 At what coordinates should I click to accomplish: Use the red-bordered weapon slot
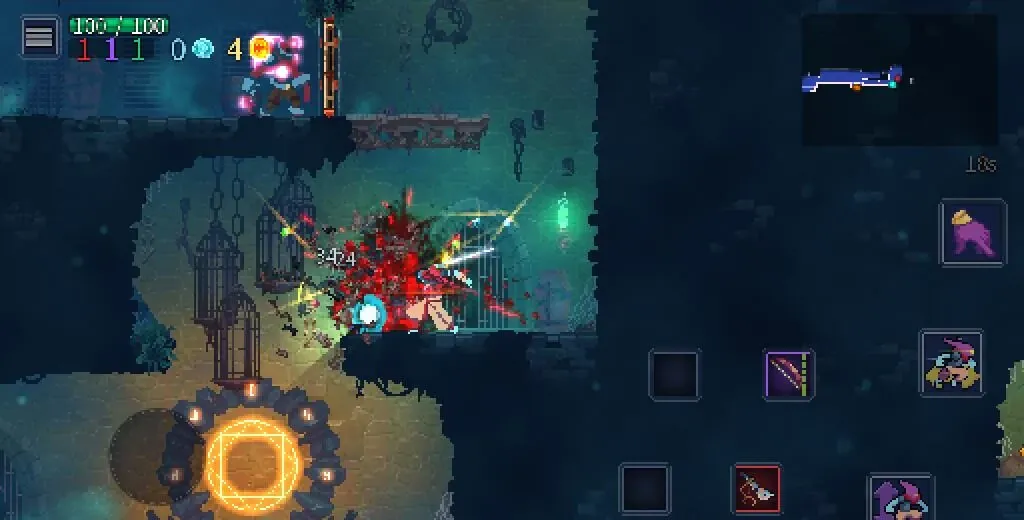coord(757,489)
